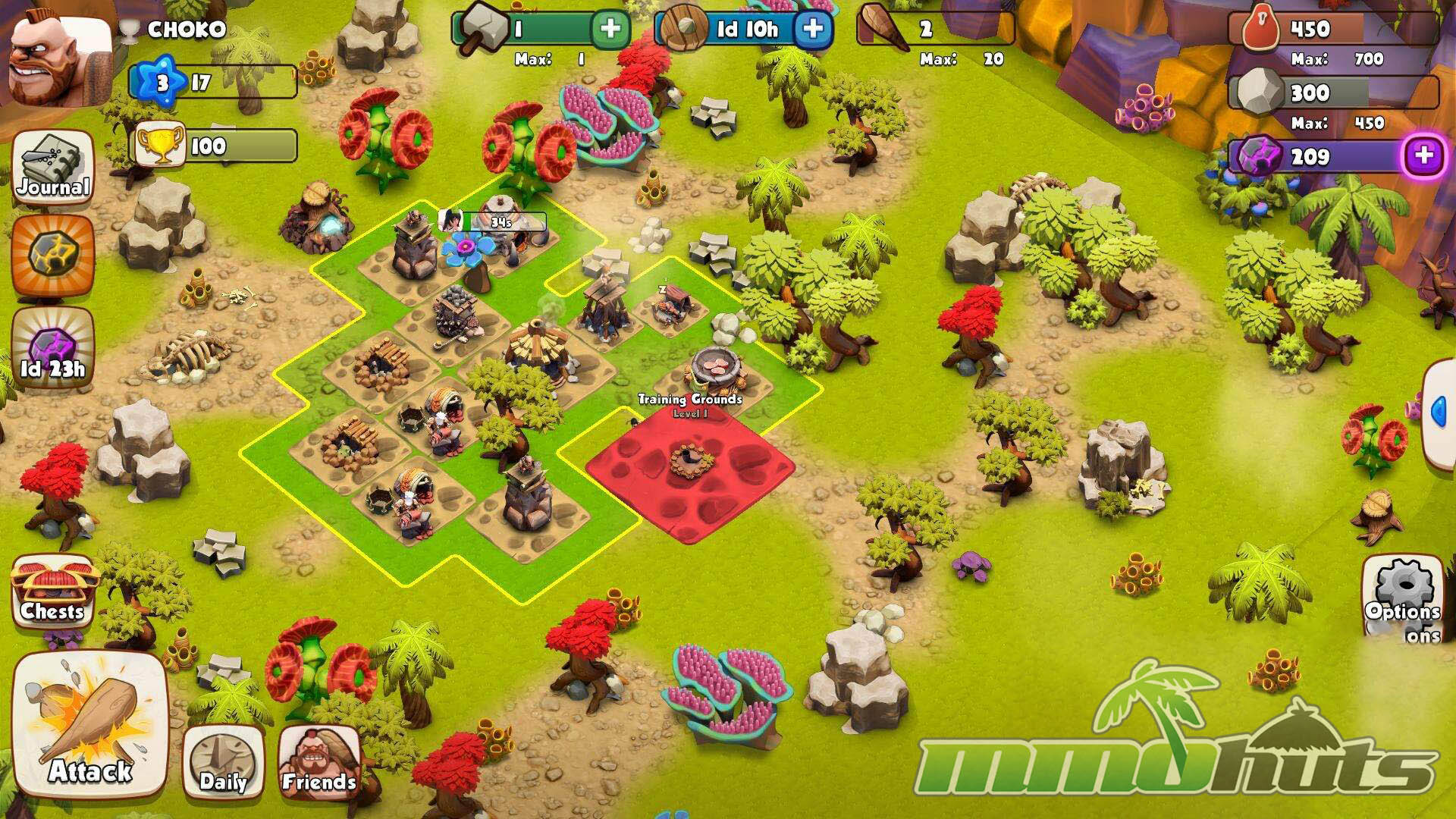Add more builders with the green plus
The width and height of the screenshot is (1456, 819).
coord(610,29)
